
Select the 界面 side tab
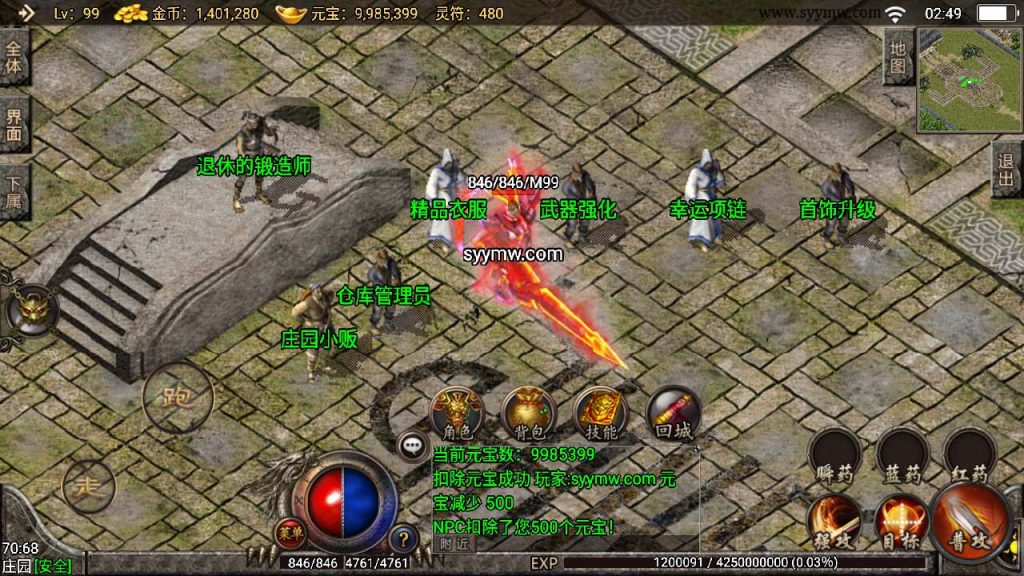(14, 125)
